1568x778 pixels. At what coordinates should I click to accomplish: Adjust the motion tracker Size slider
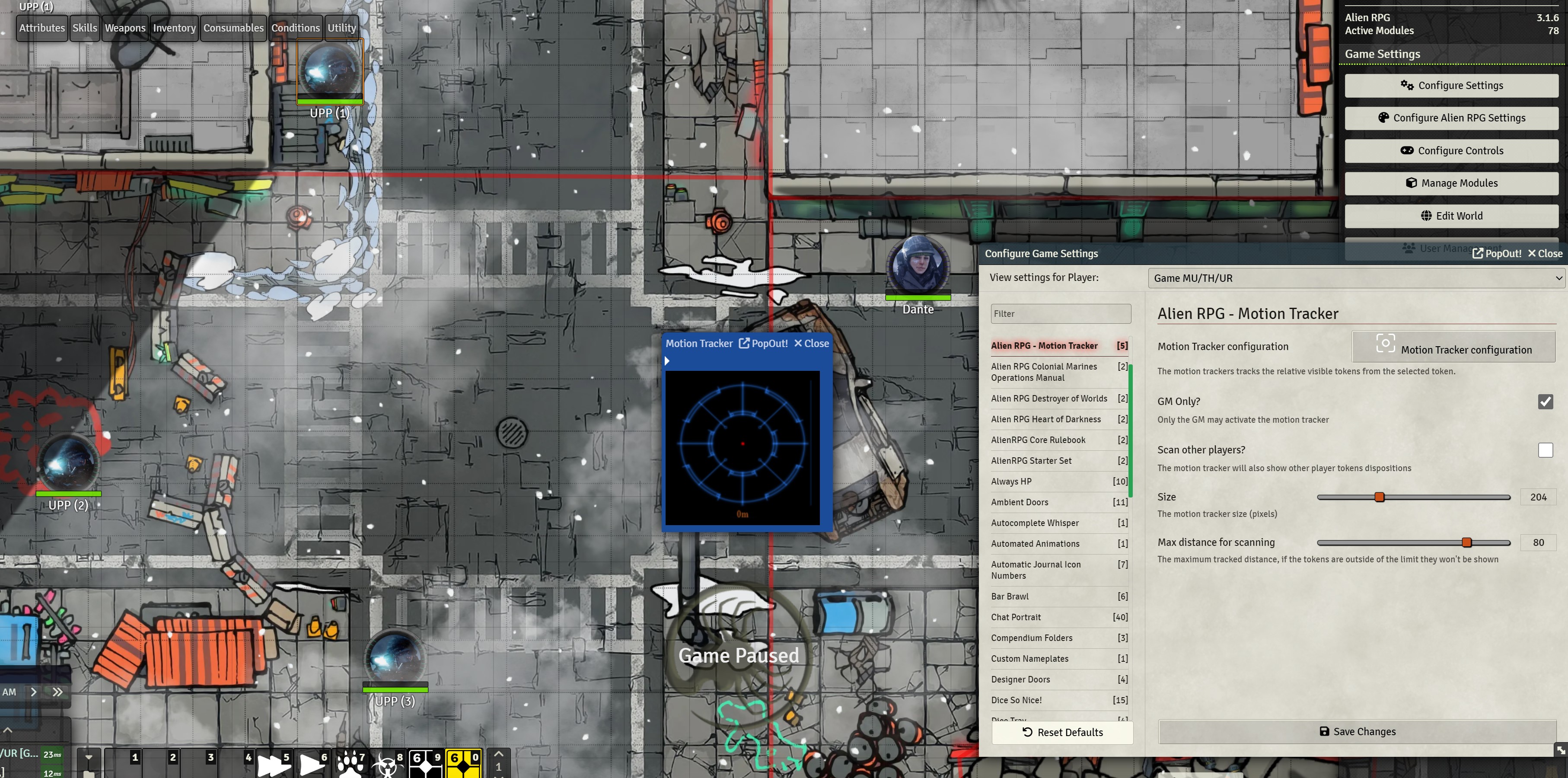[1379, 497]
